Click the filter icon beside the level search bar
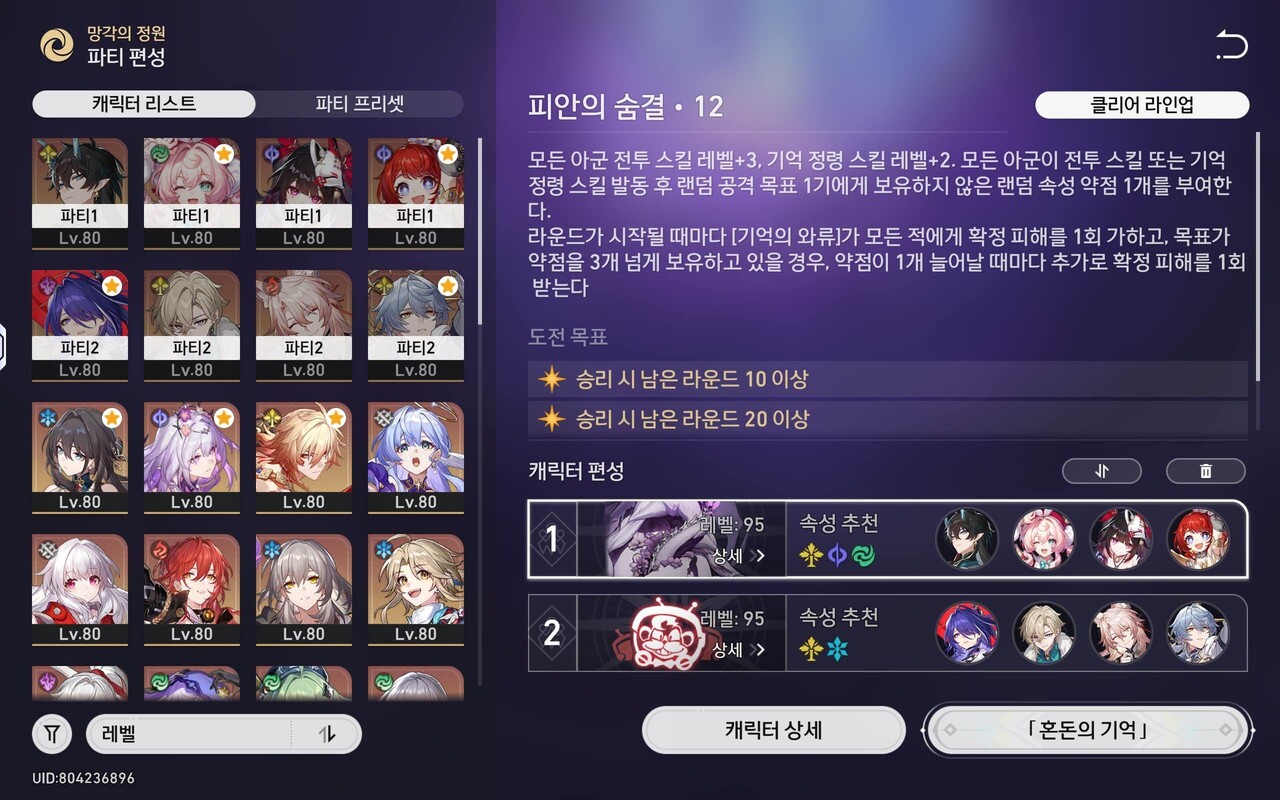 click(51, 733)
